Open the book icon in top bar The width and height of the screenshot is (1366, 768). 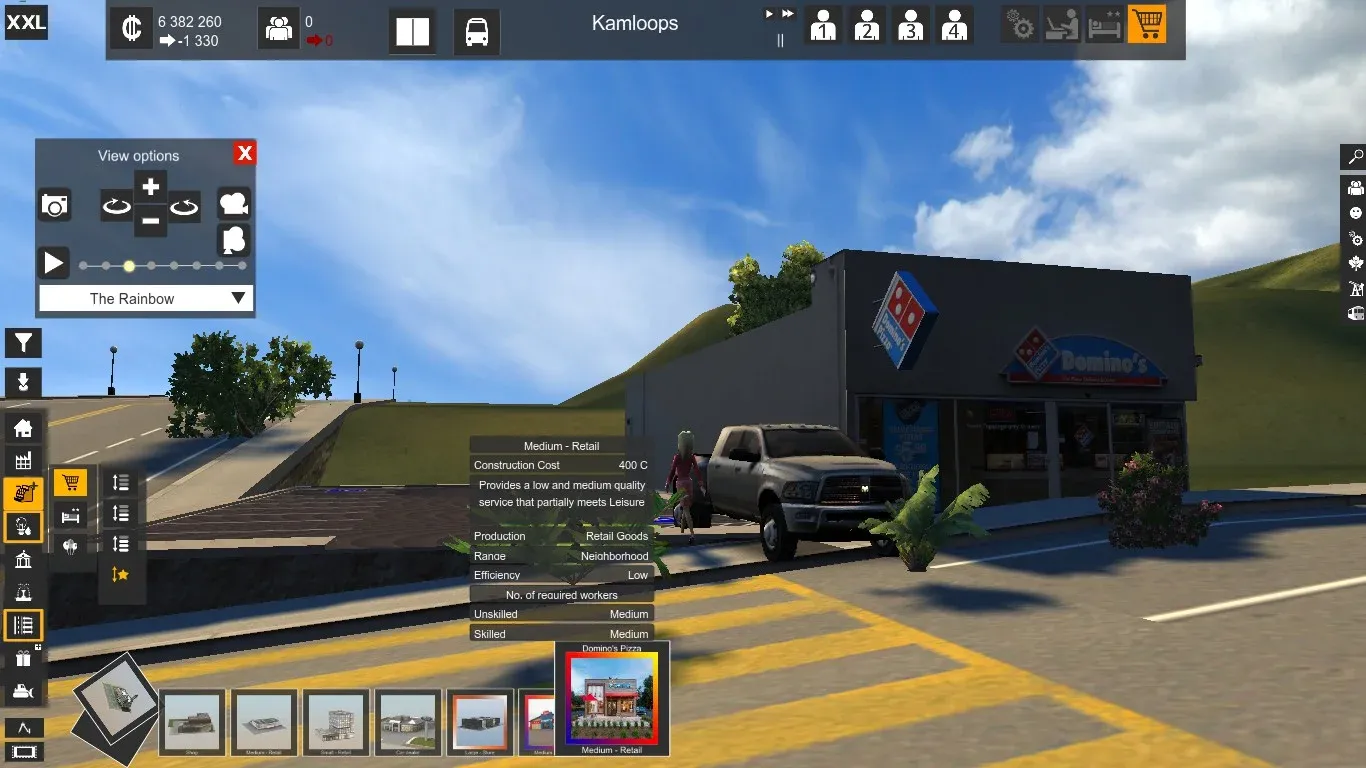coord(412,32)
